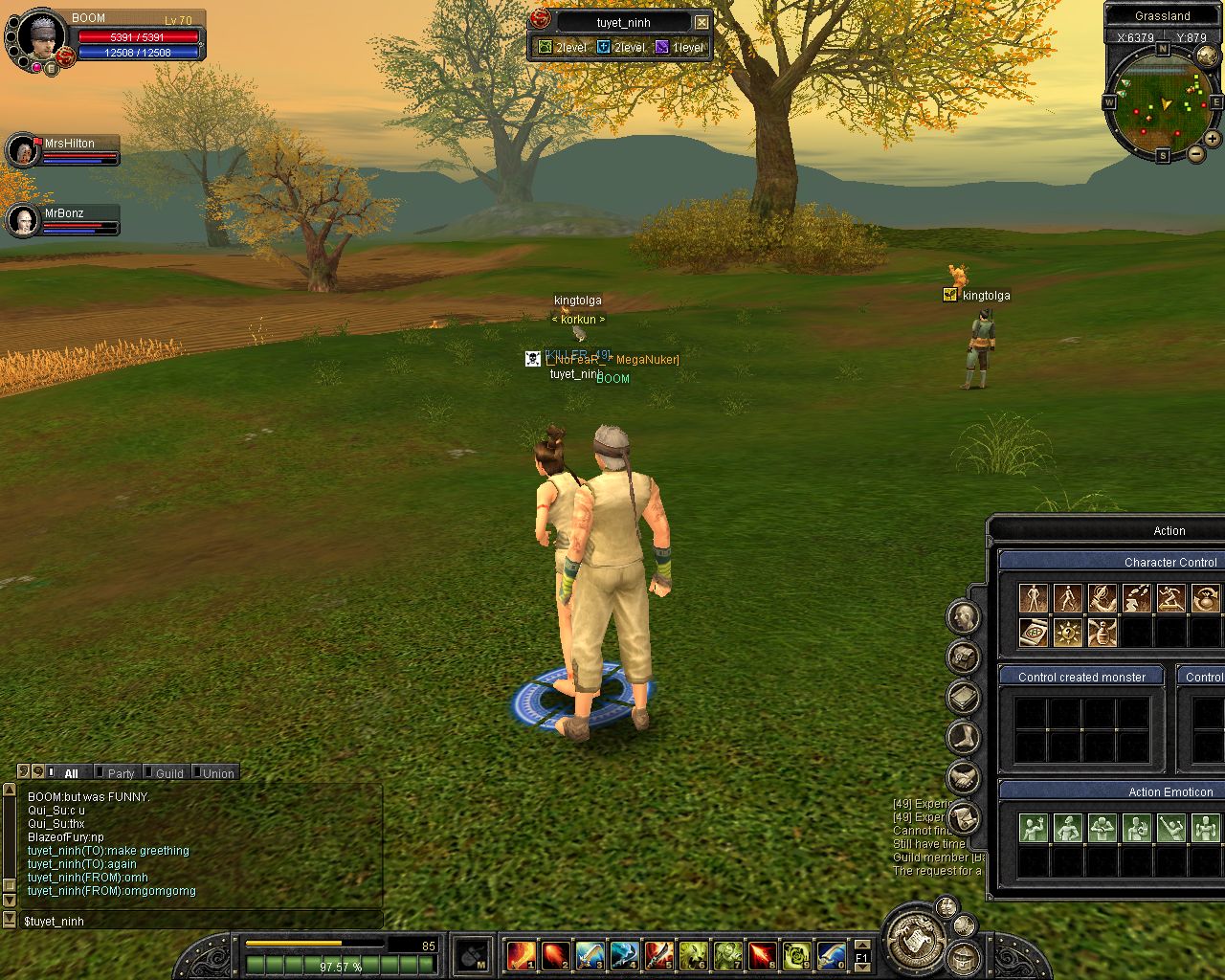This screenshot has height=980, width=1225.
Task: Open the bald head character side button
Action: (x=963, y=616)
